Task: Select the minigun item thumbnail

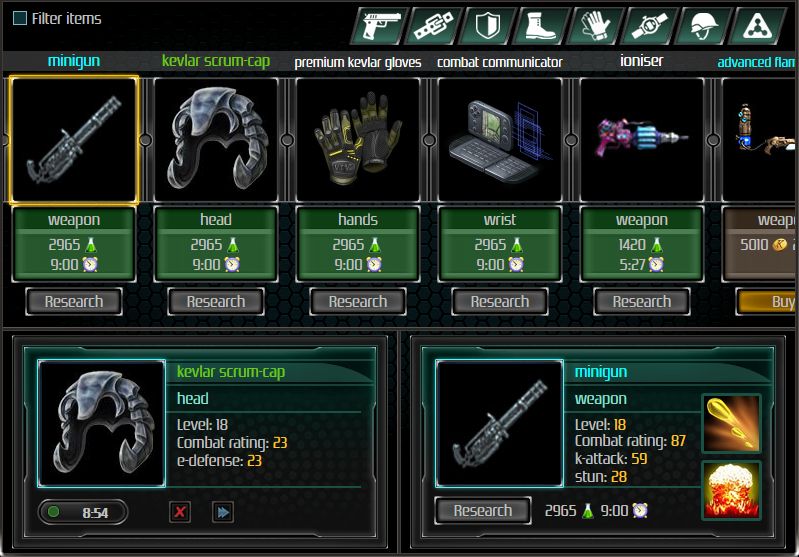Action: tap(74, 139)
